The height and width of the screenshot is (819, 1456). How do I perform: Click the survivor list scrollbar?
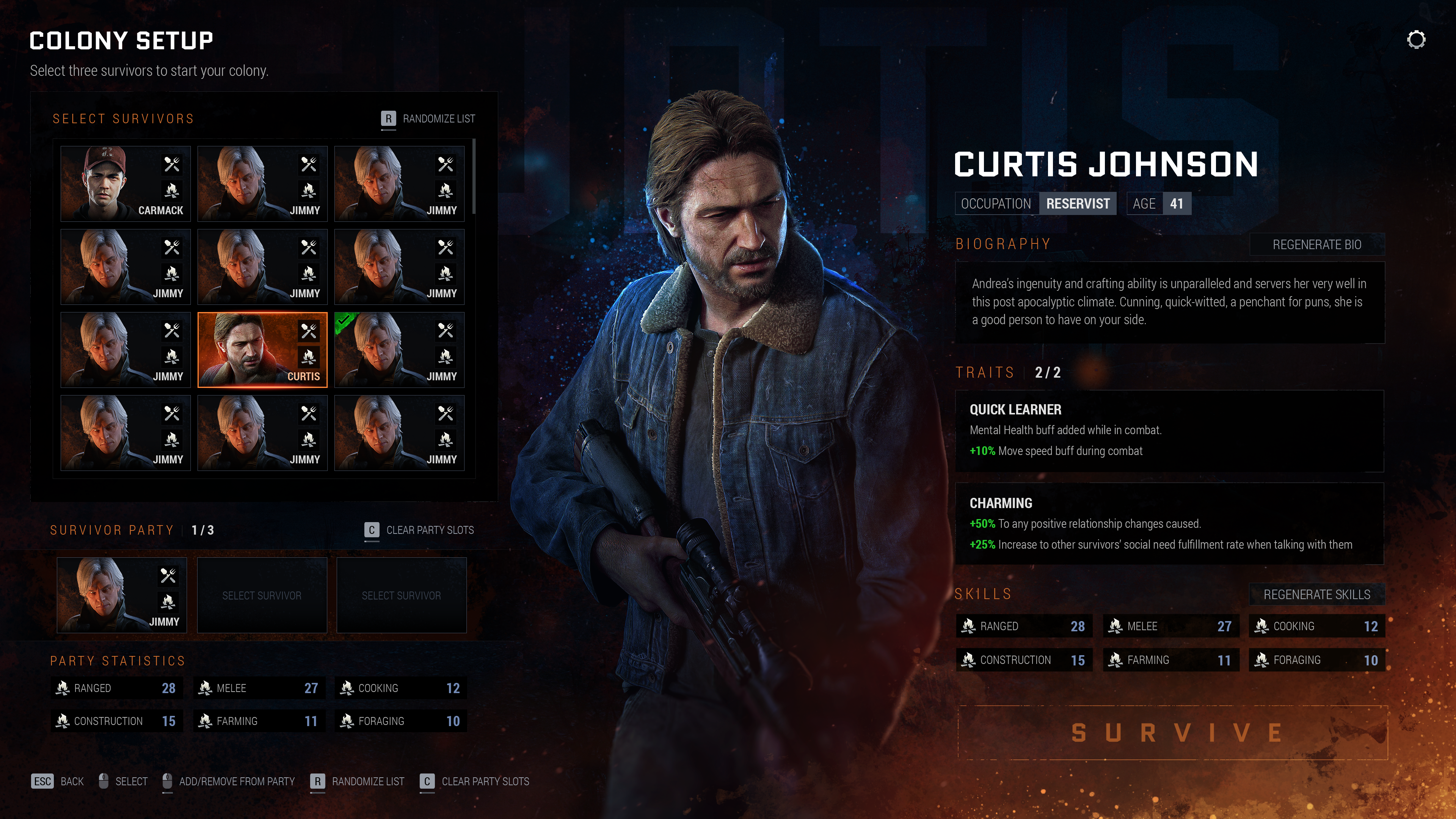click(474, 176)
